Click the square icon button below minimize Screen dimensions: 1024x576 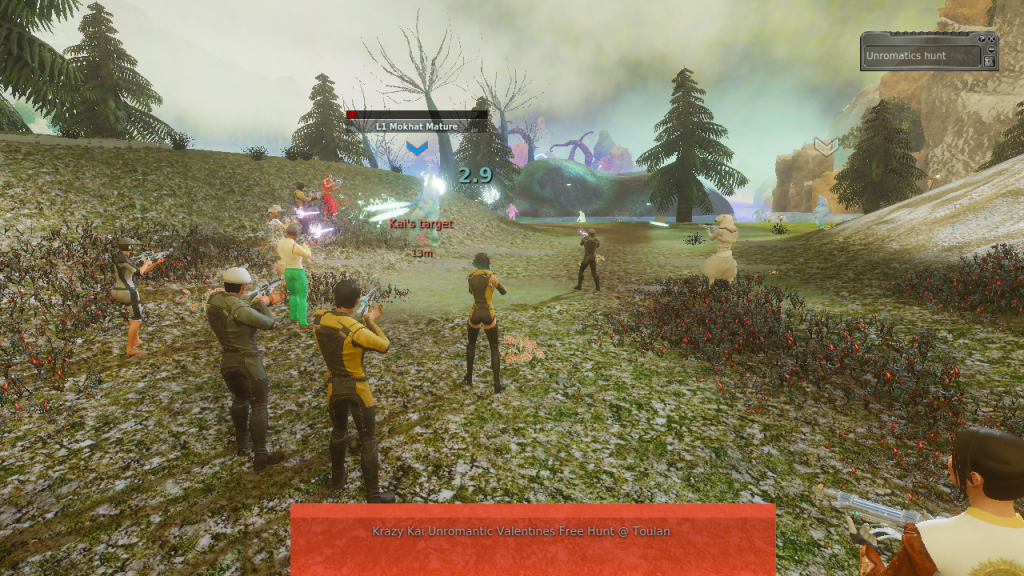[x=989, y=61]
